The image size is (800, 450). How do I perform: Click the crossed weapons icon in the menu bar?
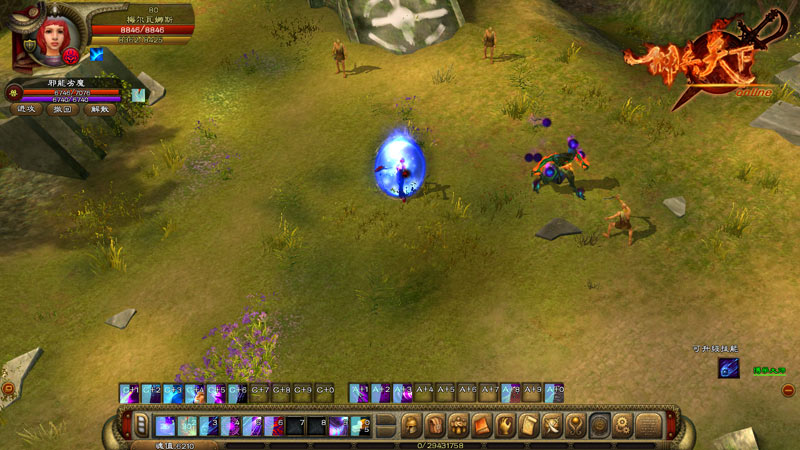pos(553,426)
